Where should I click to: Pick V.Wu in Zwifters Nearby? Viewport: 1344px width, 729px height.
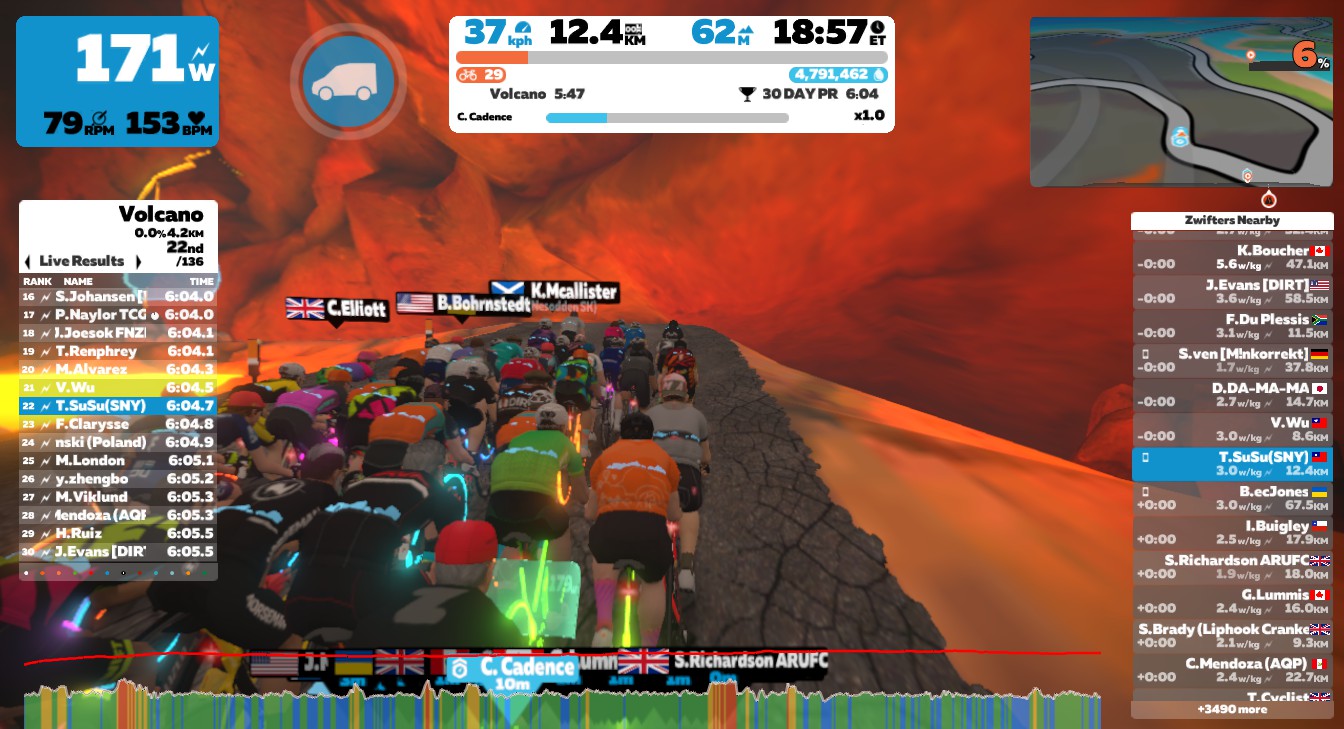click(x=1232, y=429)
